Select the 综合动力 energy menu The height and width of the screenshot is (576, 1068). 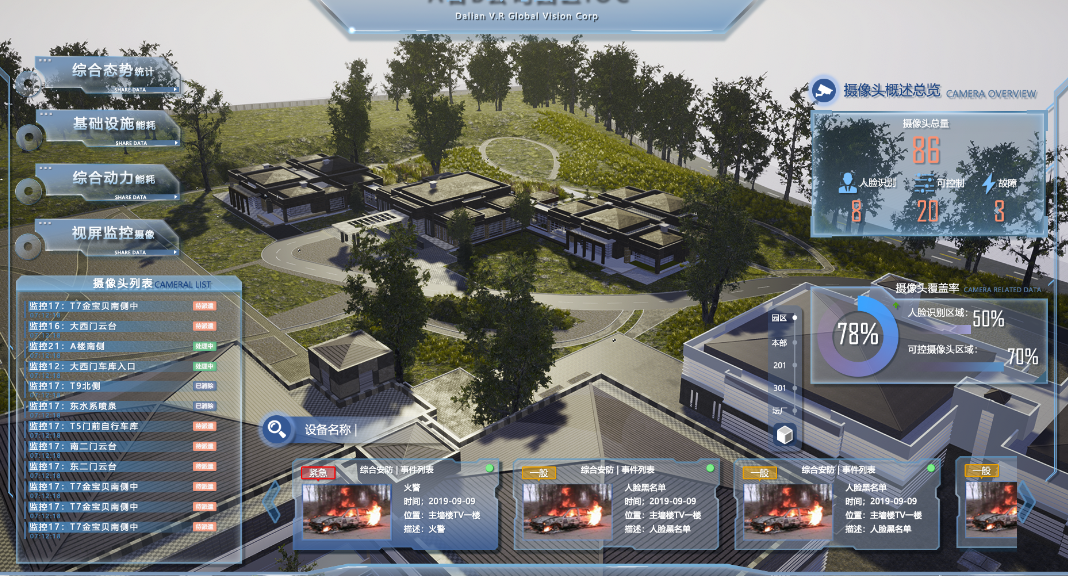(x=110, y=180)
